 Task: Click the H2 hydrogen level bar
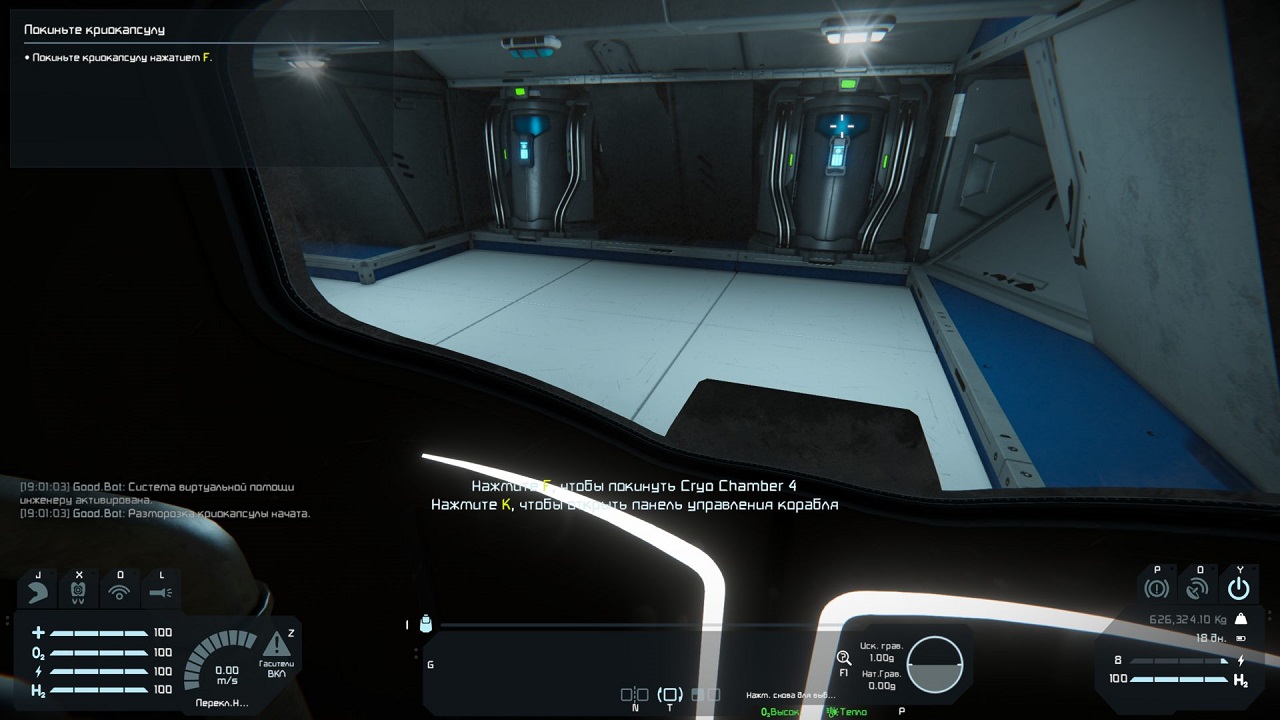tap(100, 689)
